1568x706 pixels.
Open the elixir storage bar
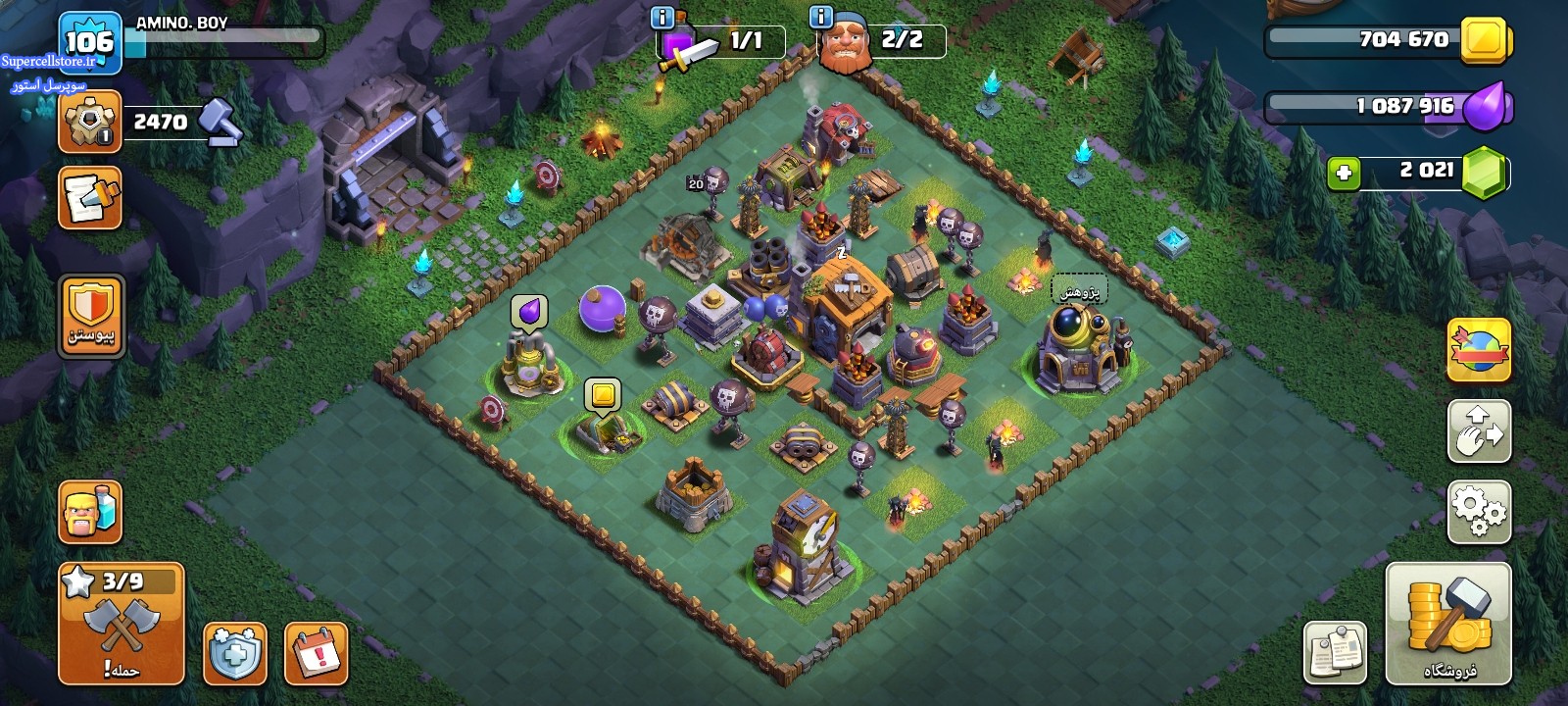tap(1387, 106)
